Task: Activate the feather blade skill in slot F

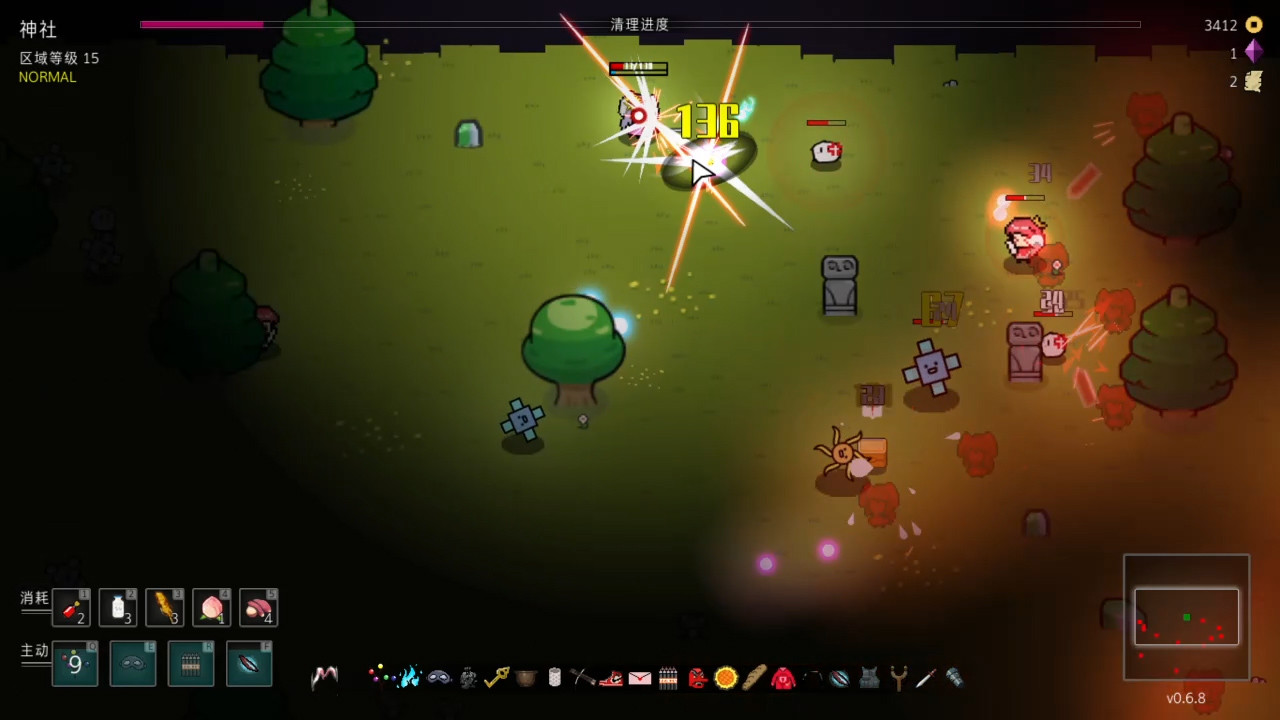Action: click(x=249, y=664)
